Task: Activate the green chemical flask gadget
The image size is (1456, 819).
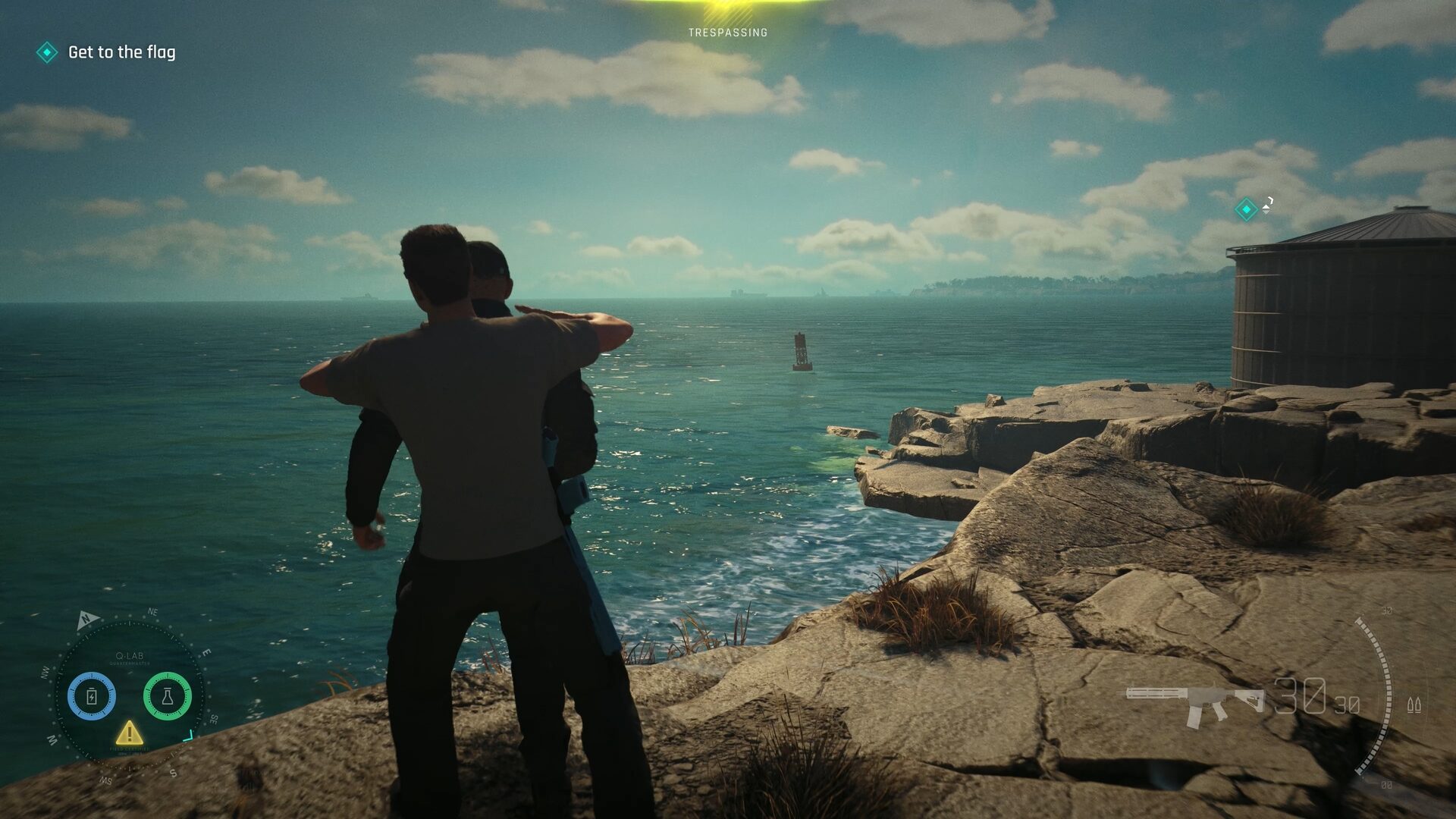Action: click(167, 696)
